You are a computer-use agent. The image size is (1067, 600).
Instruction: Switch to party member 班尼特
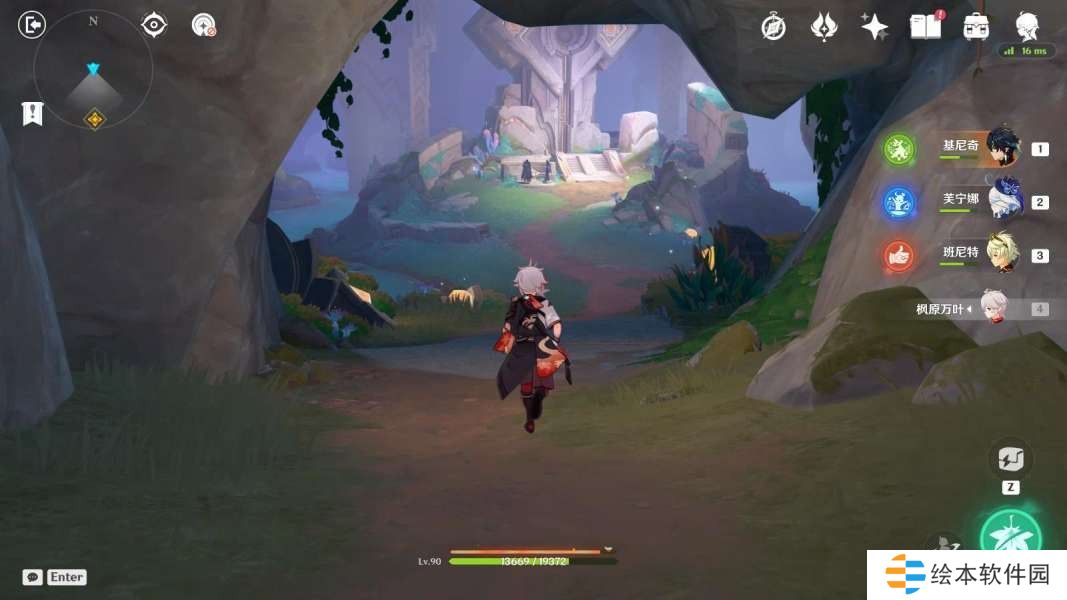click(1002, 254)
